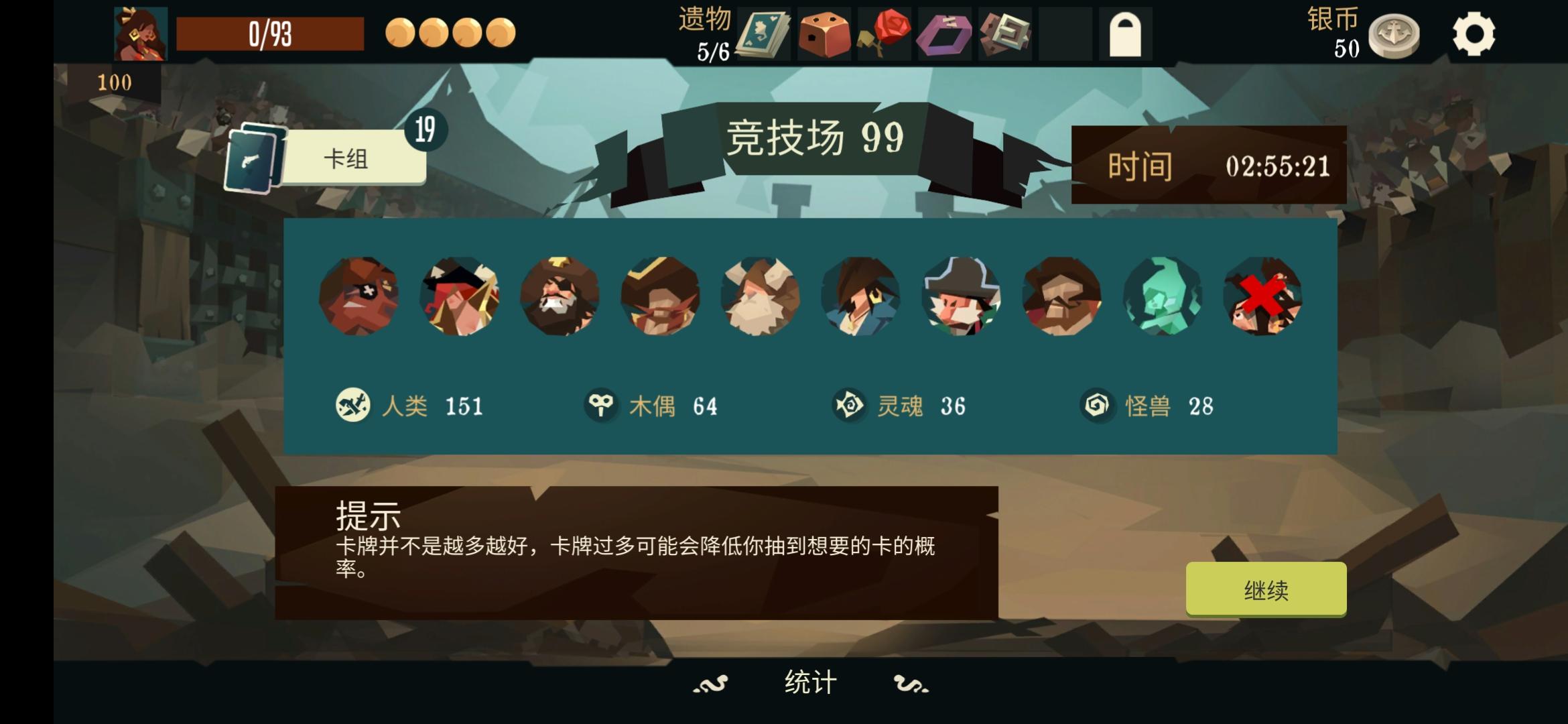This screenshot has width=1568, height=724.
Task: Select the red clay dice relic
Action: point(823,32)
